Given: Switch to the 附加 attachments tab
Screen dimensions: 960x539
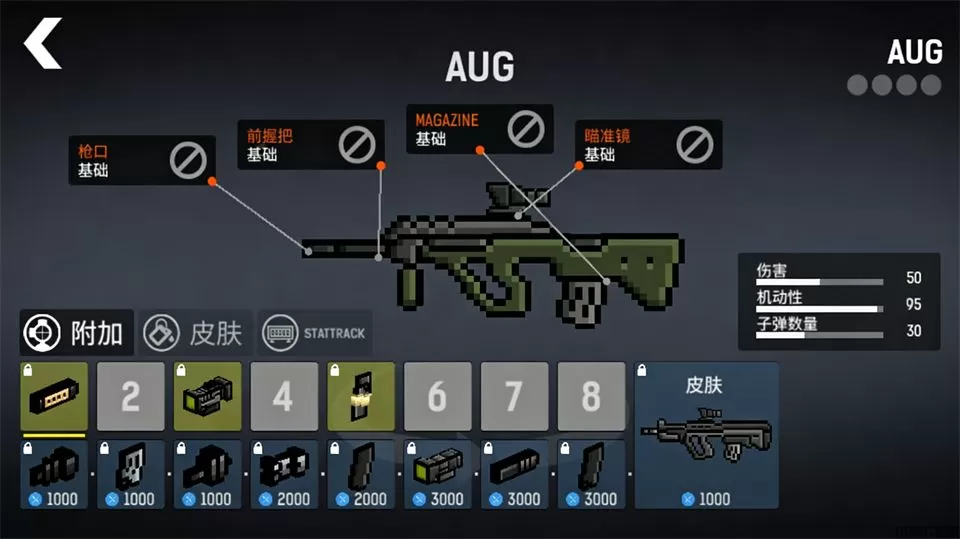Looking at the screenshot, I should tap(76, 333).
